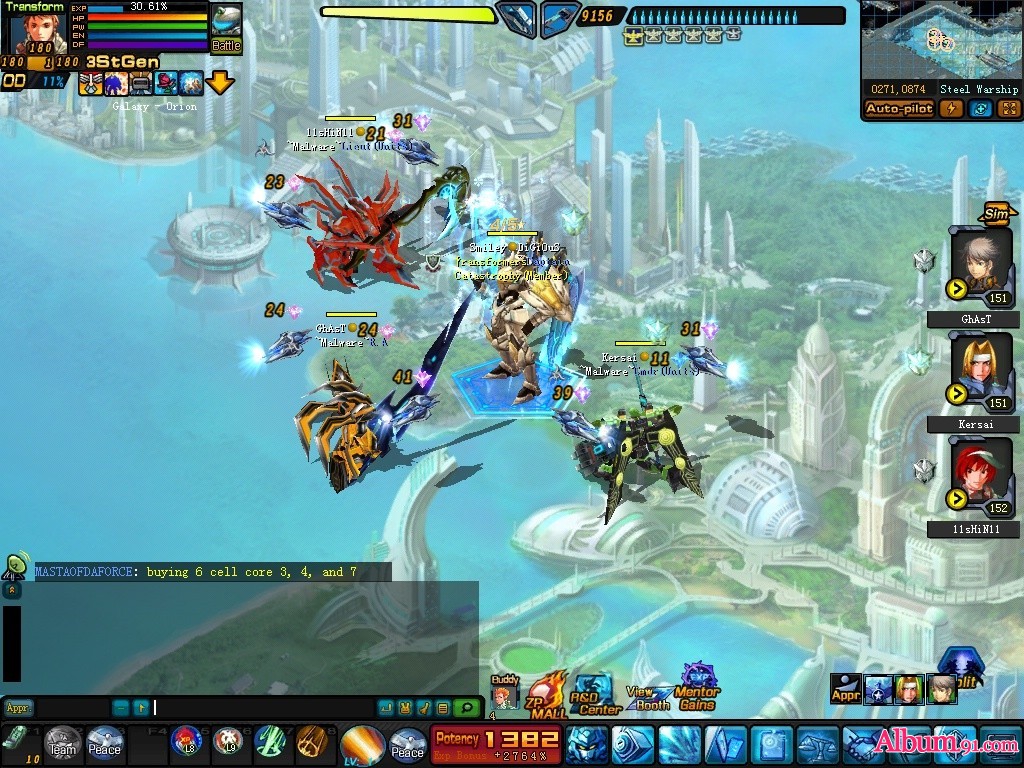Screen dimensions: 1024x768
Task: Open the ZP Mall
Action: pyautogui.click(x=546, y=695)
